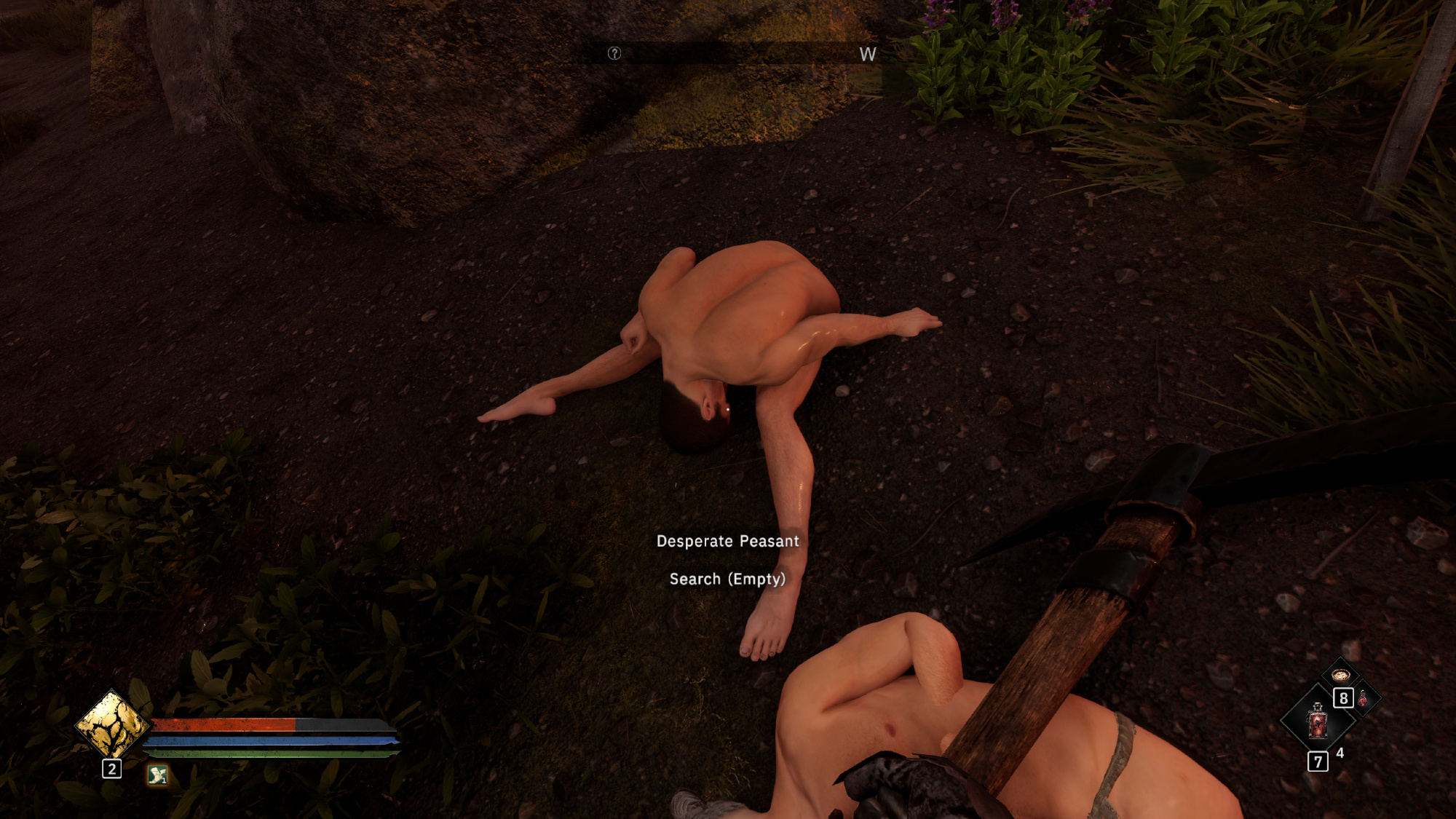Select the large red potion bottle slot

[x=1318, y=721]
